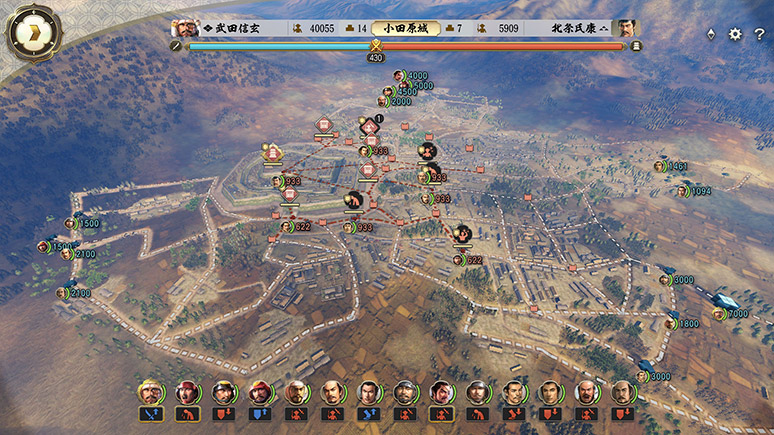Select Takeda Shingen's commander portrait
The image size is (774, 435).
(182, 29)
